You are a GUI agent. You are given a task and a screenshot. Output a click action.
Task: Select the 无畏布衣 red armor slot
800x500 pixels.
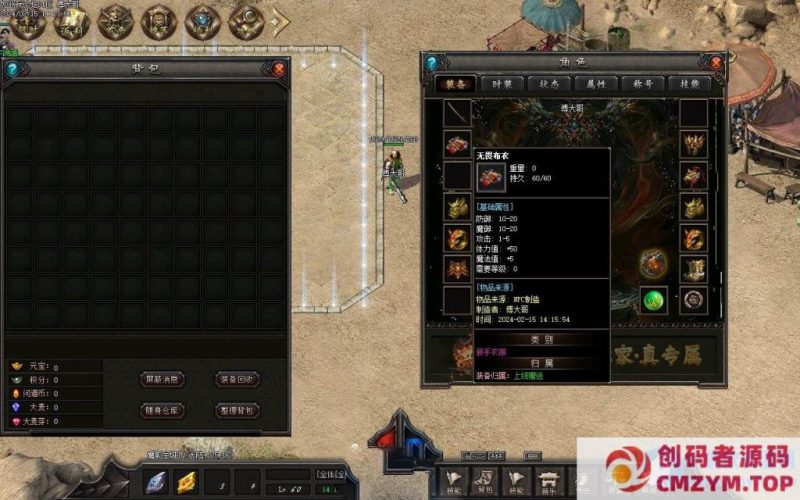(457, 143)
